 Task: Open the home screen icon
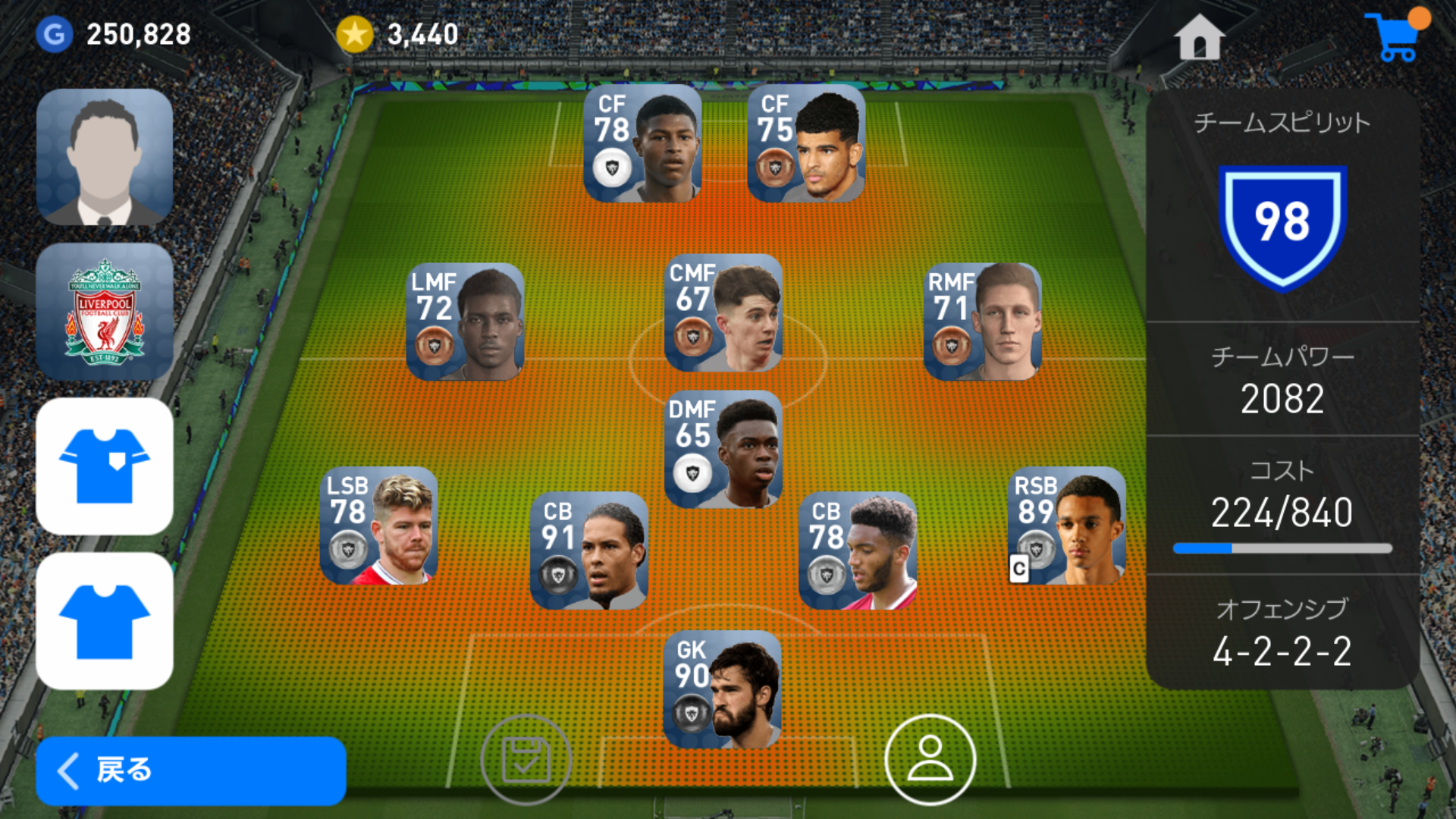(1199, 36)
